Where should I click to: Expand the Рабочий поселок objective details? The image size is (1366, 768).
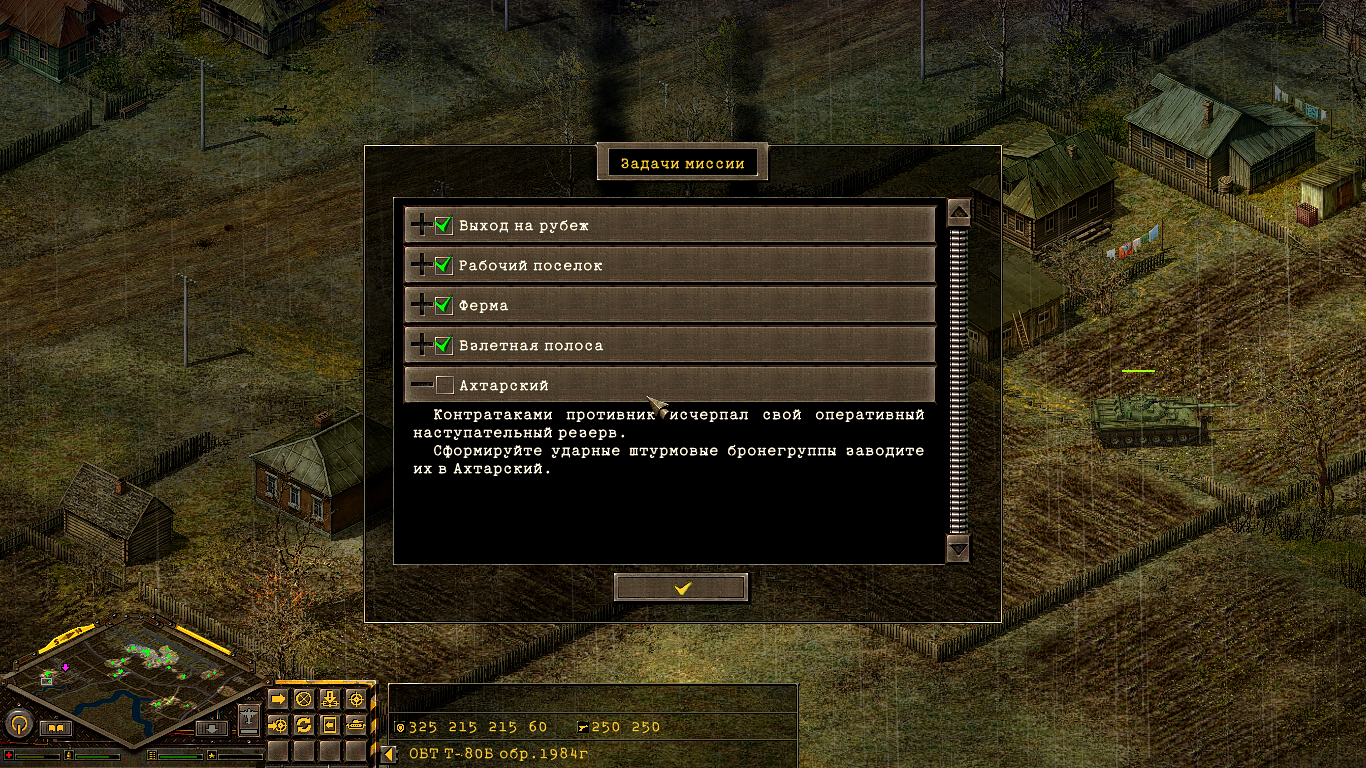[x=421, y=264]
